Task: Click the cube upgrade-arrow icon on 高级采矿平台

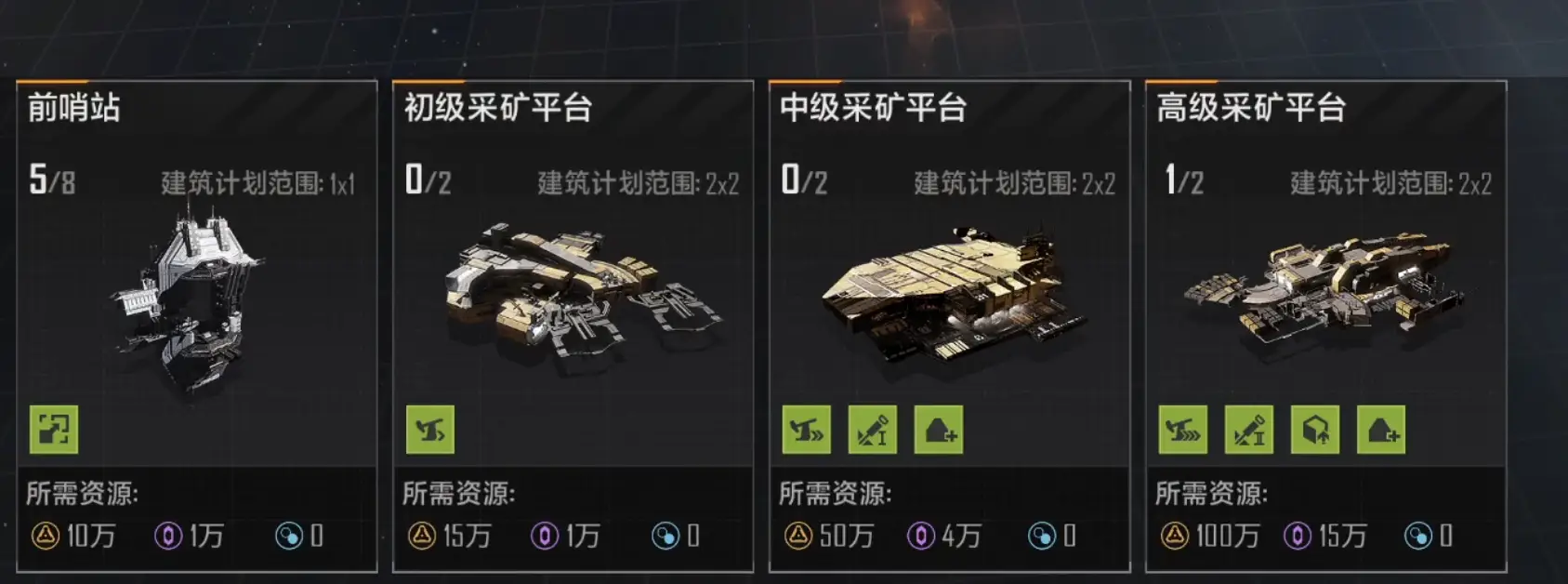Action: click(1315, 430)
